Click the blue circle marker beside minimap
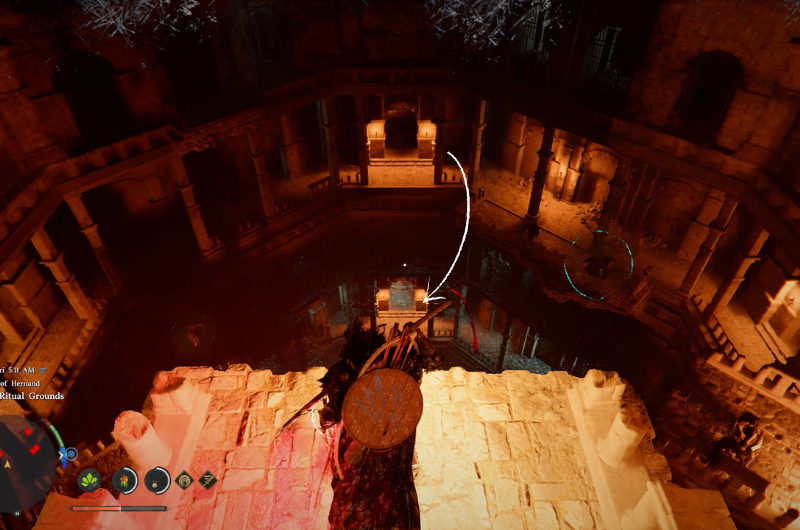800x530 pixels. [70, 455]
